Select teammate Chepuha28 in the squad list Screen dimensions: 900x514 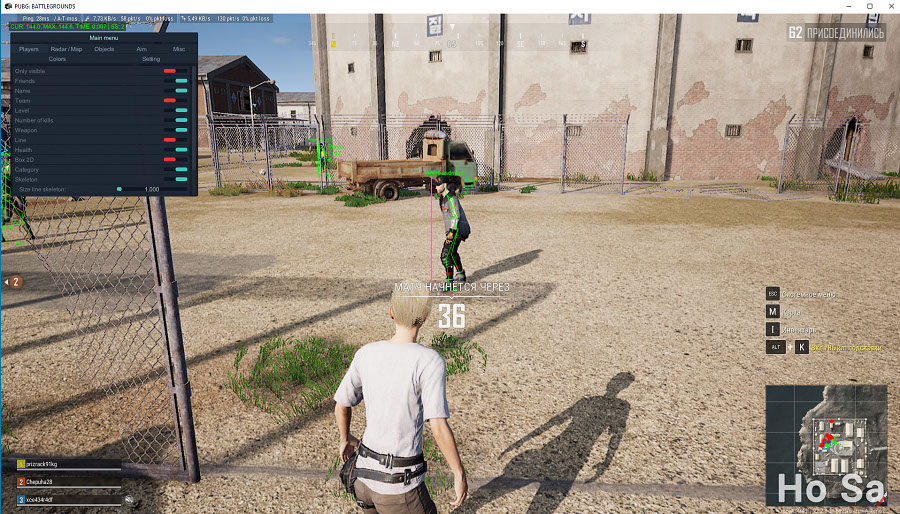pos(42,482)
